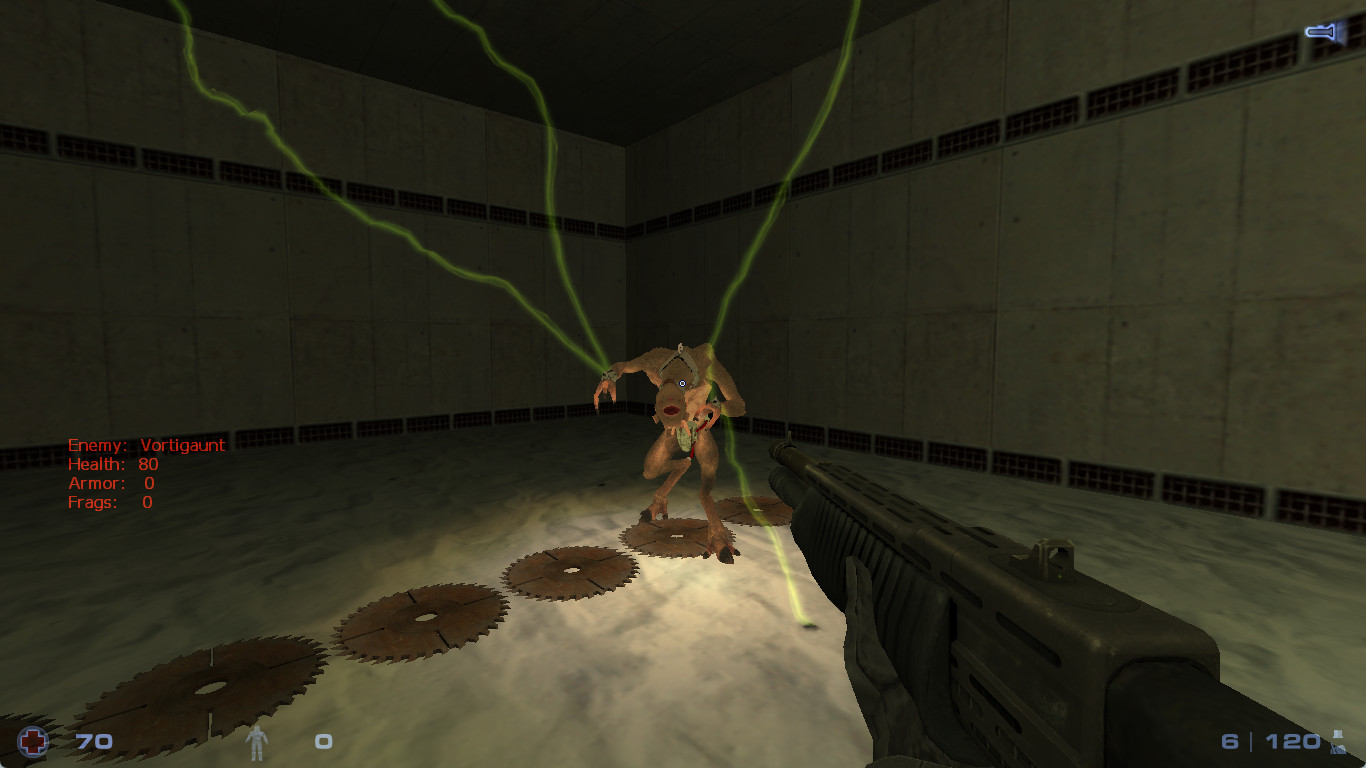
Task: Click the glowing flashlight icon top right
Action: [x=1322, y=31]
